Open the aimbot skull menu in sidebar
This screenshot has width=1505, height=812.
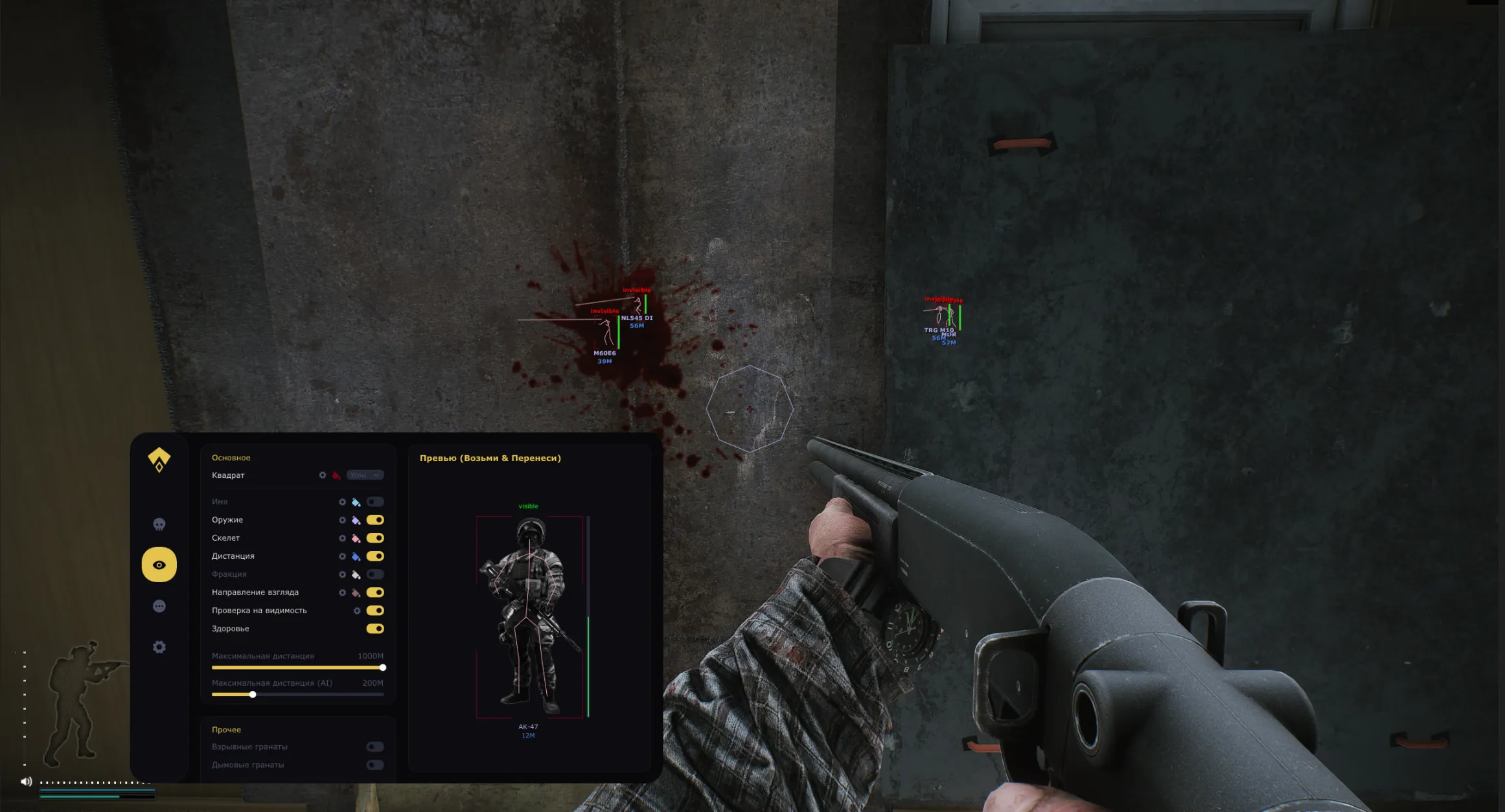pos(159,524)
